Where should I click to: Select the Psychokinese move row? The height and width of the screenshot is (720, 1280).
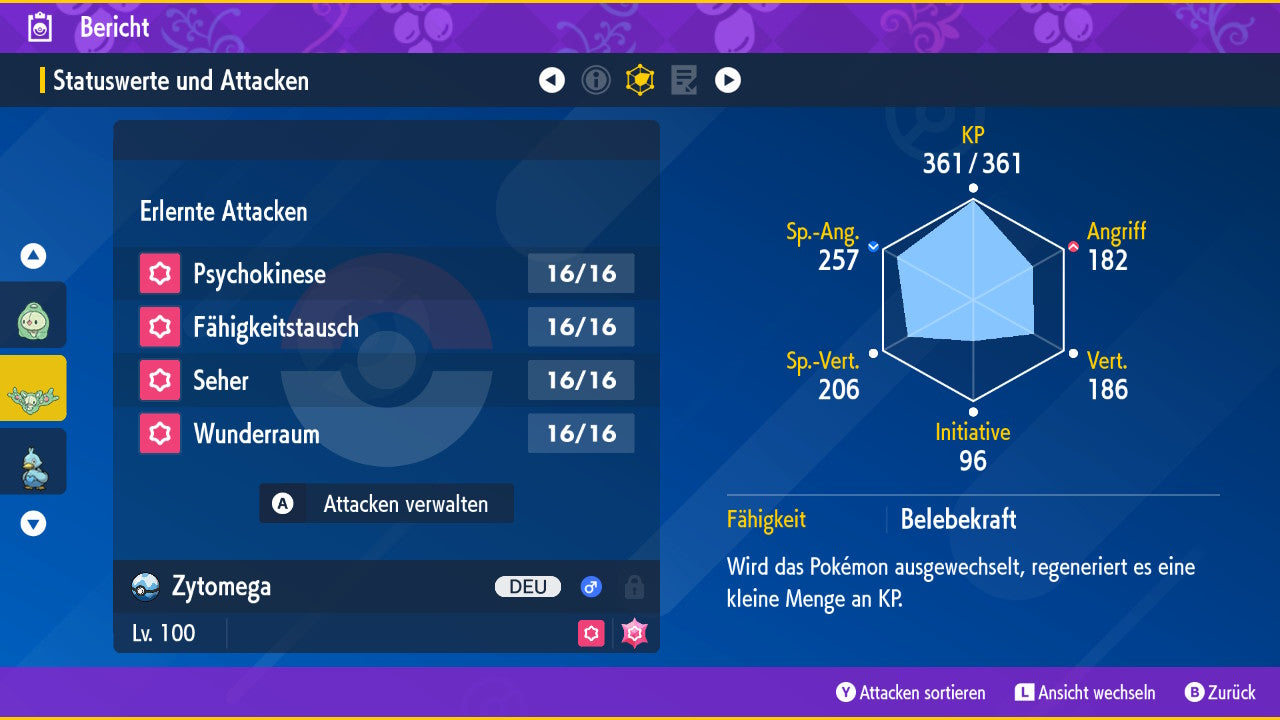(x=386, y=274)
